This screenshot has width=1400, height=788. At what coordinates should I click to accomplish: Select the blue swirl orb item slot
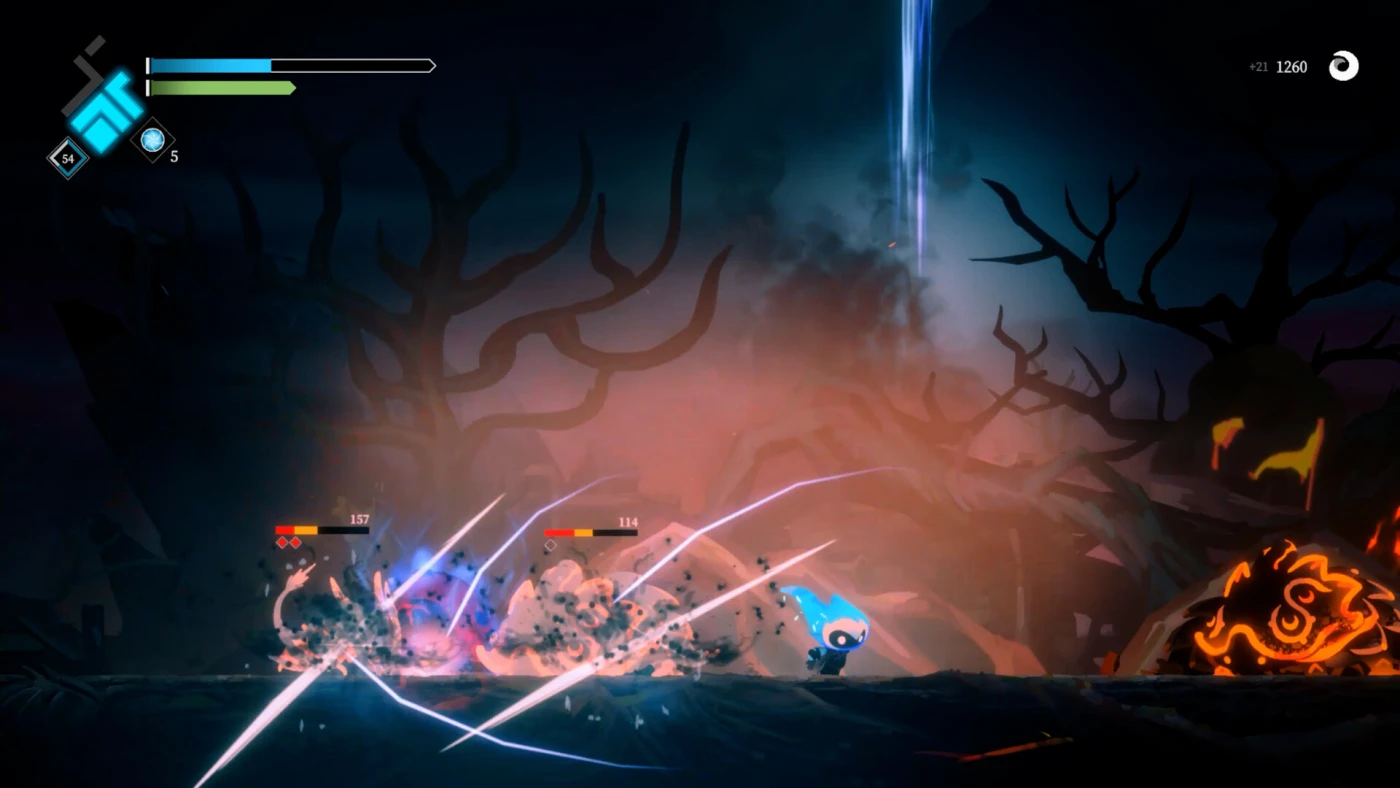click(153, 140)
